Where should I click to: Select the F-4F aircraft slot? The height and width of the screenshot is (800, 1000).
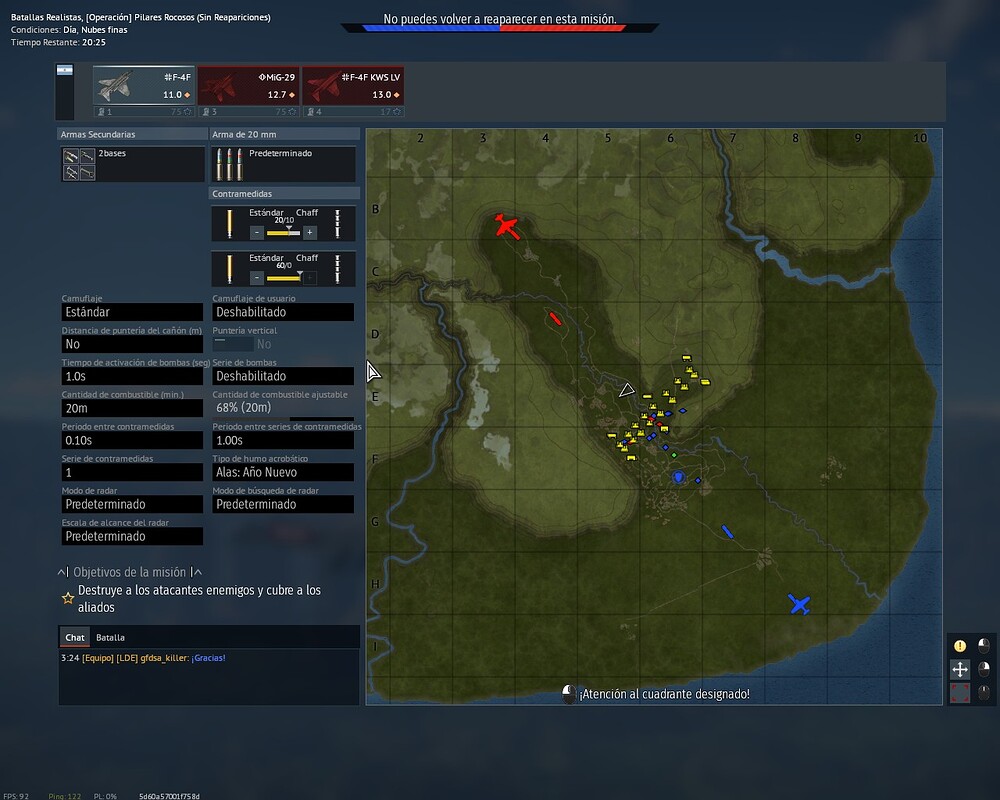(x=143, y=85)
